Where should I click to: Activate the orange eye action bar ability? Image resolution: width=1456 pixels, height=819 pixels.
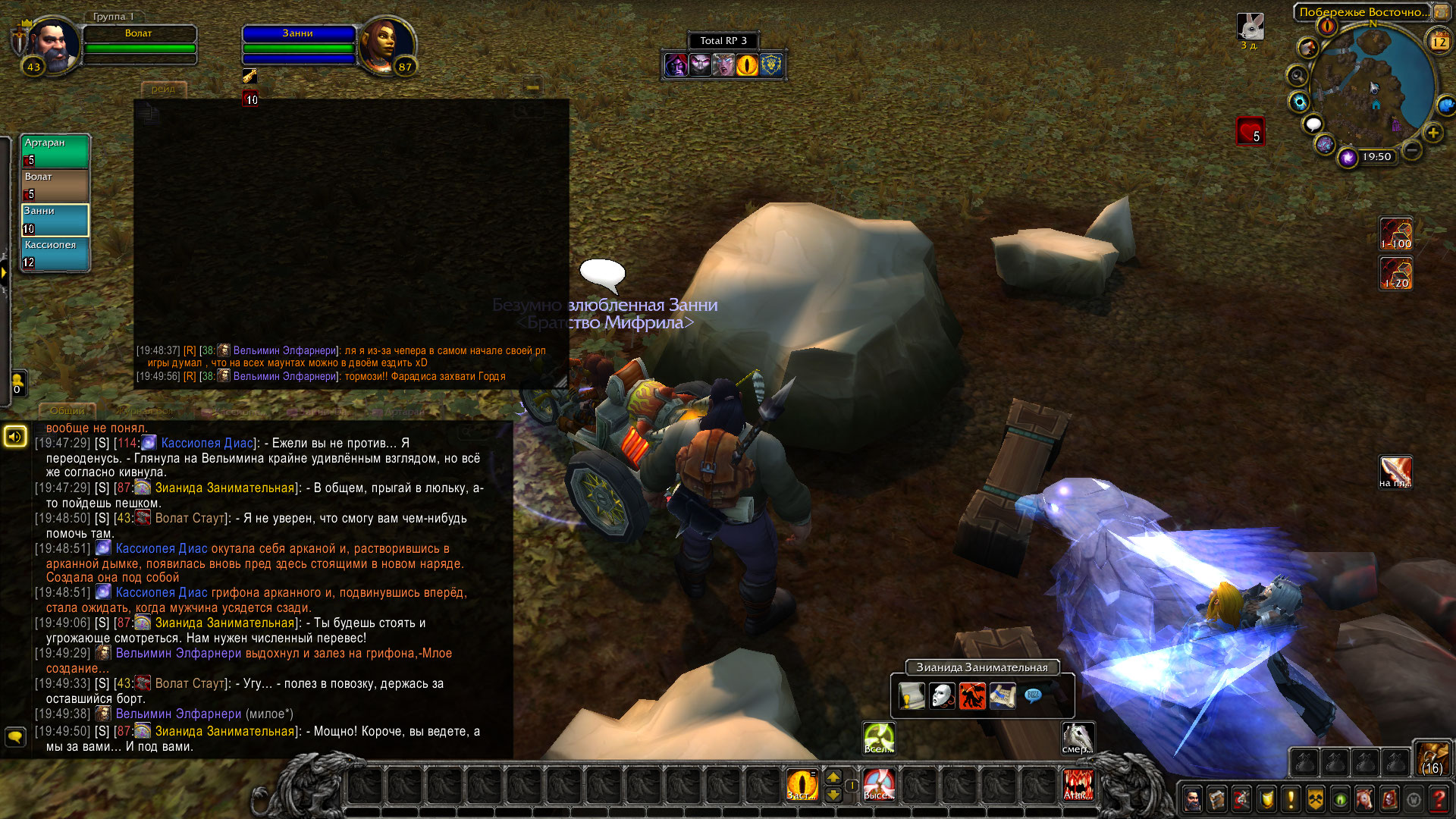802,785
